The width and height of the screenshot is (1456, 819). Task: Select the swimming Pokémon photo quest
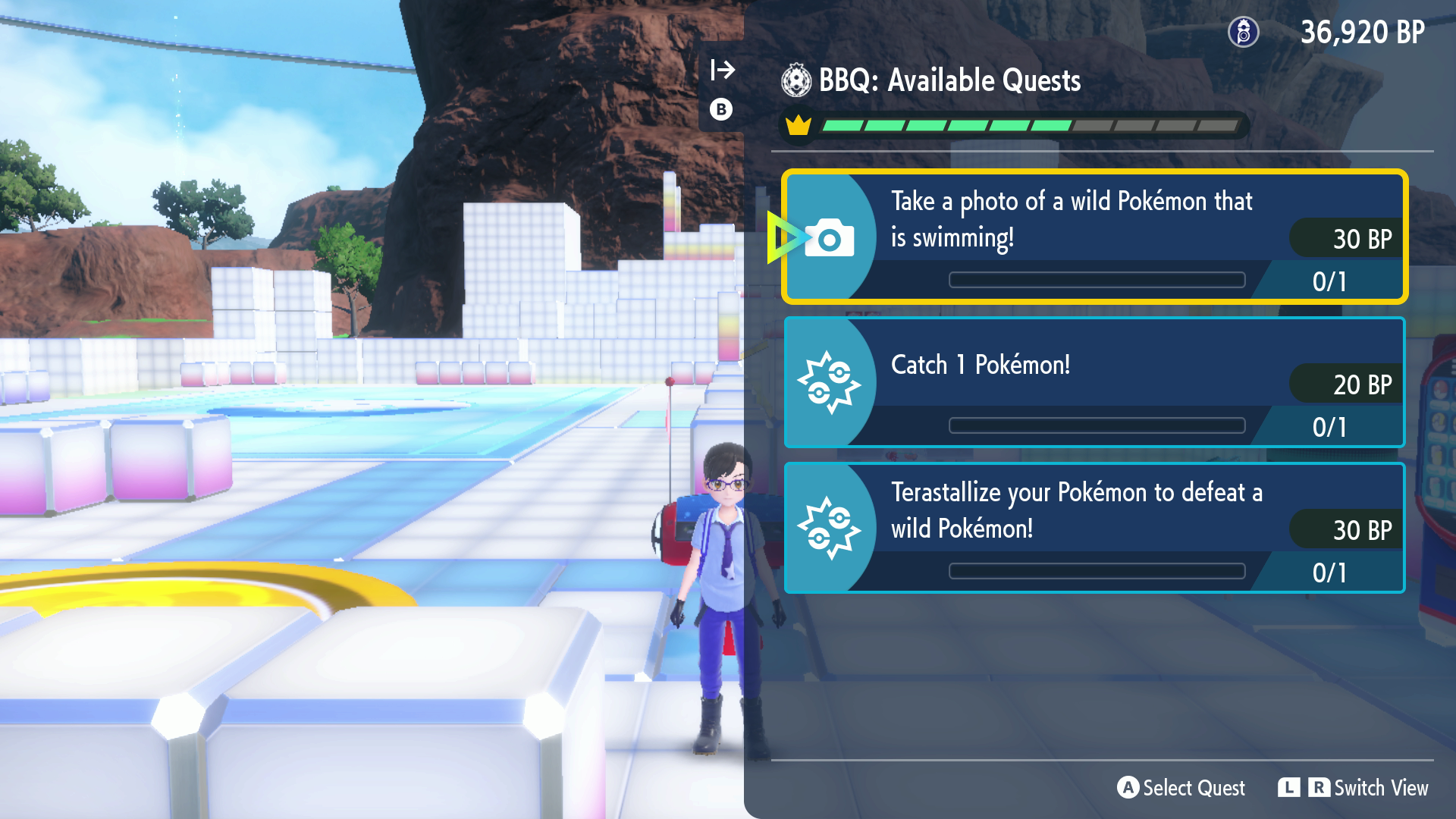coord(1094,237)
